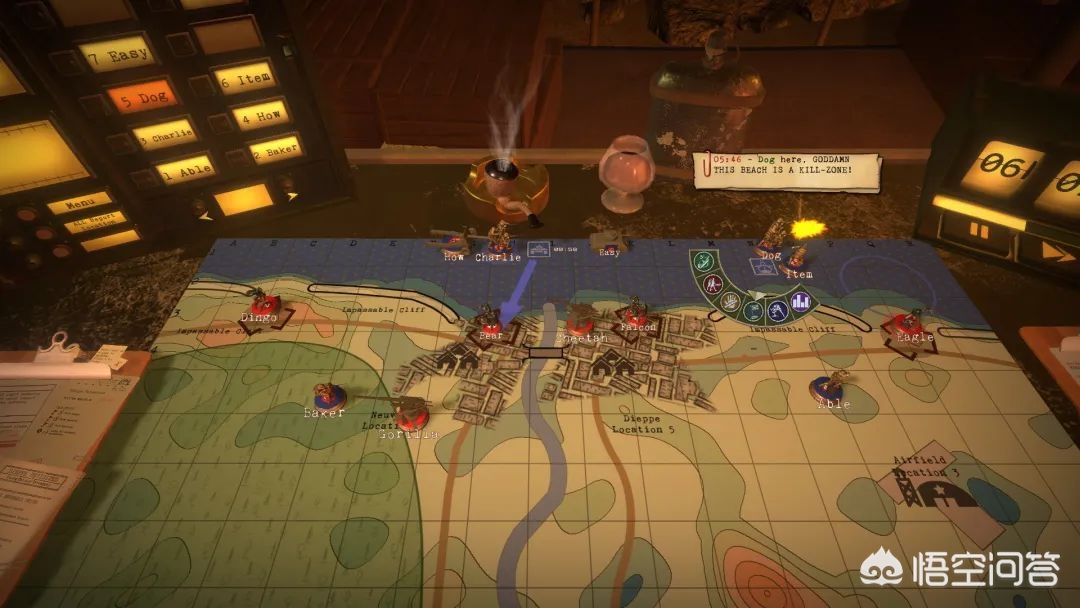Select the Baker unit on the map
This screenshot has width=1080, height=608.
[324, 398]
